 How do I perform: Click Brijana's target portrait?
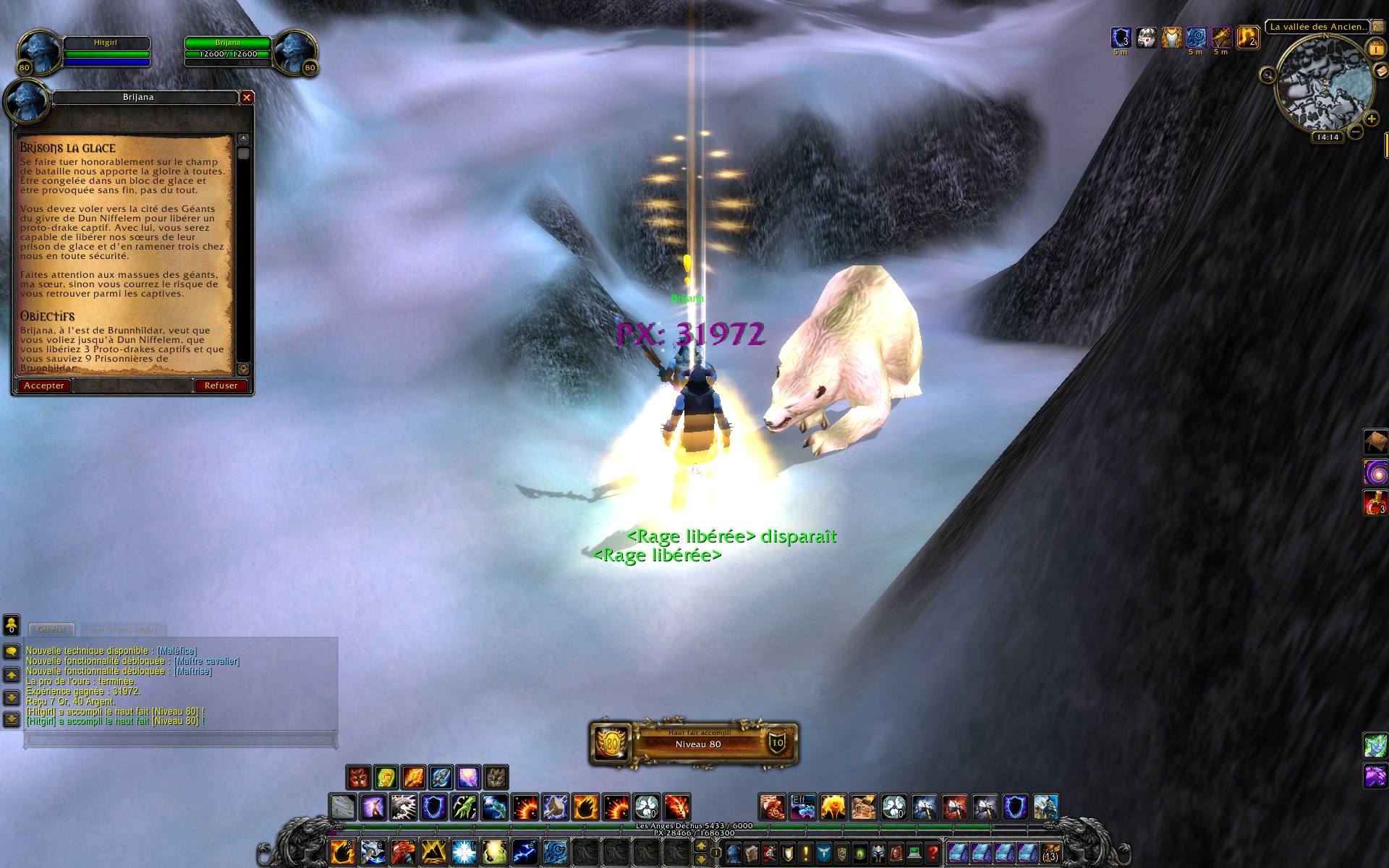tap(294, 51)
